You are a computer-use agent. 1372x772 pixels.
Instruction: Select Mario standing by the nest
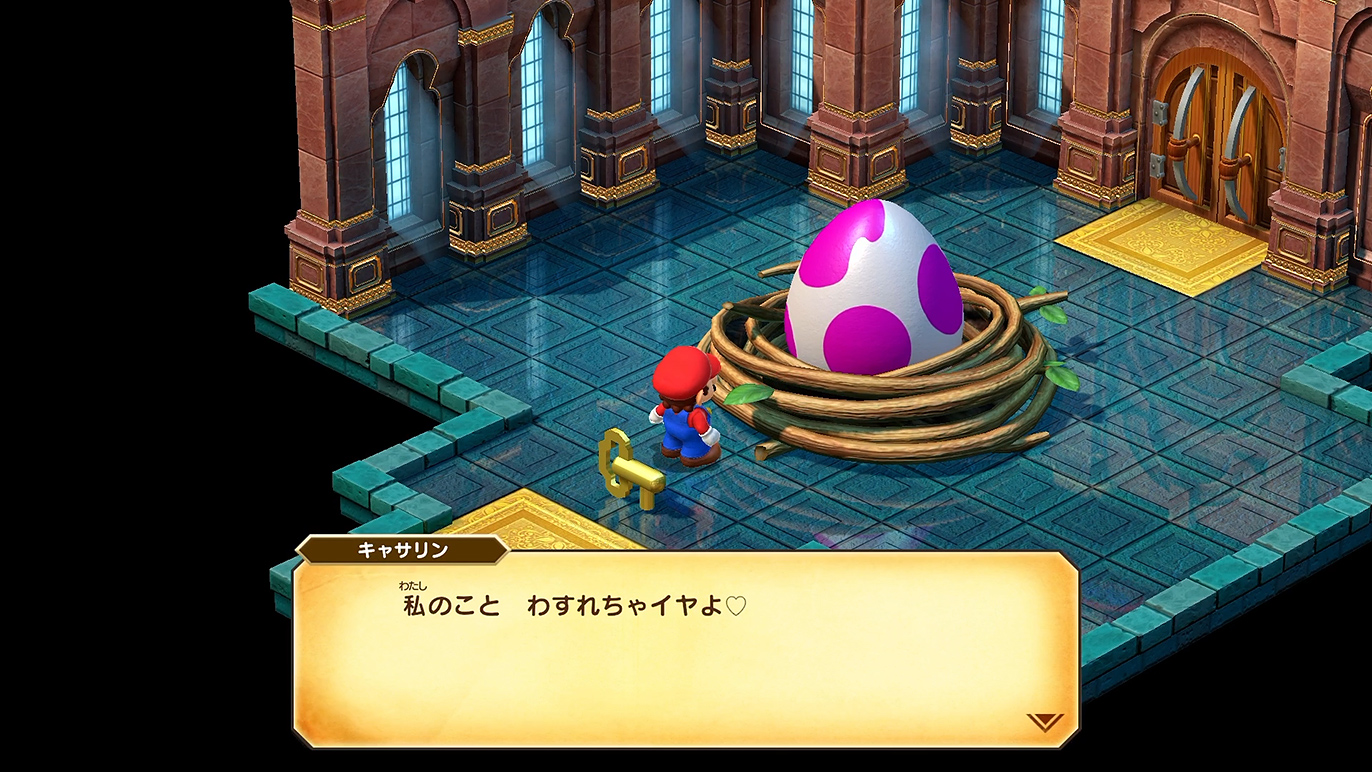pyautogui.click(x=685, y=410)
